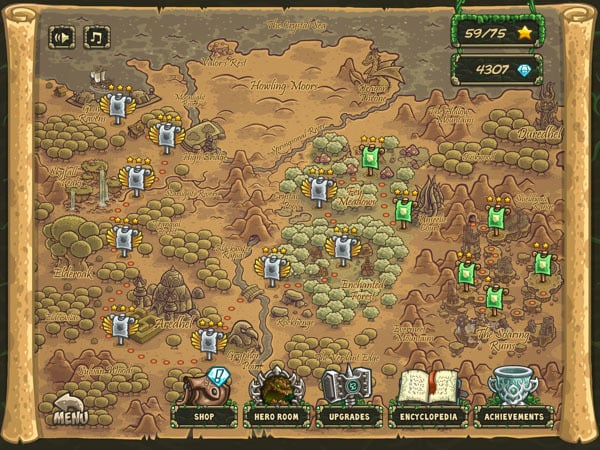
Task: Toggle the music note button
Action: [97, 38]
